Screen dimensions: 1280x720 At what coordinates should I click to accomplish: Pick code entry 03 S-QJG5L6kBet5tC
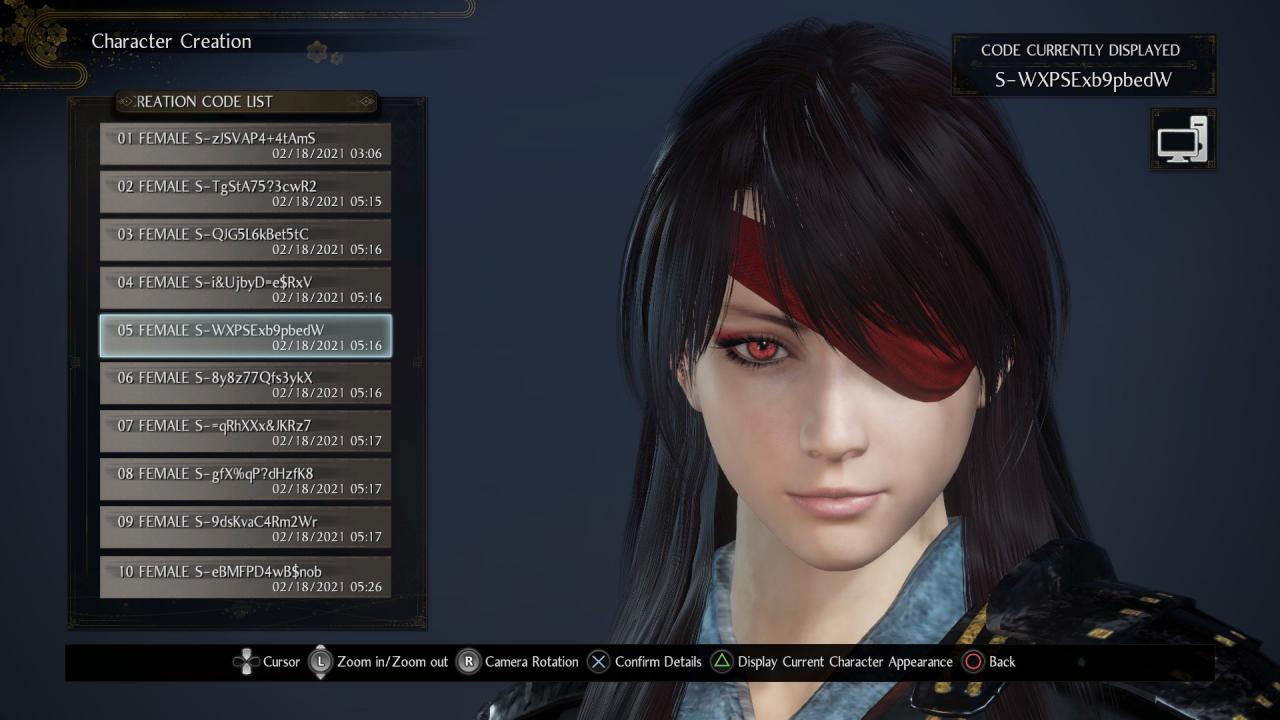point(245,240)
